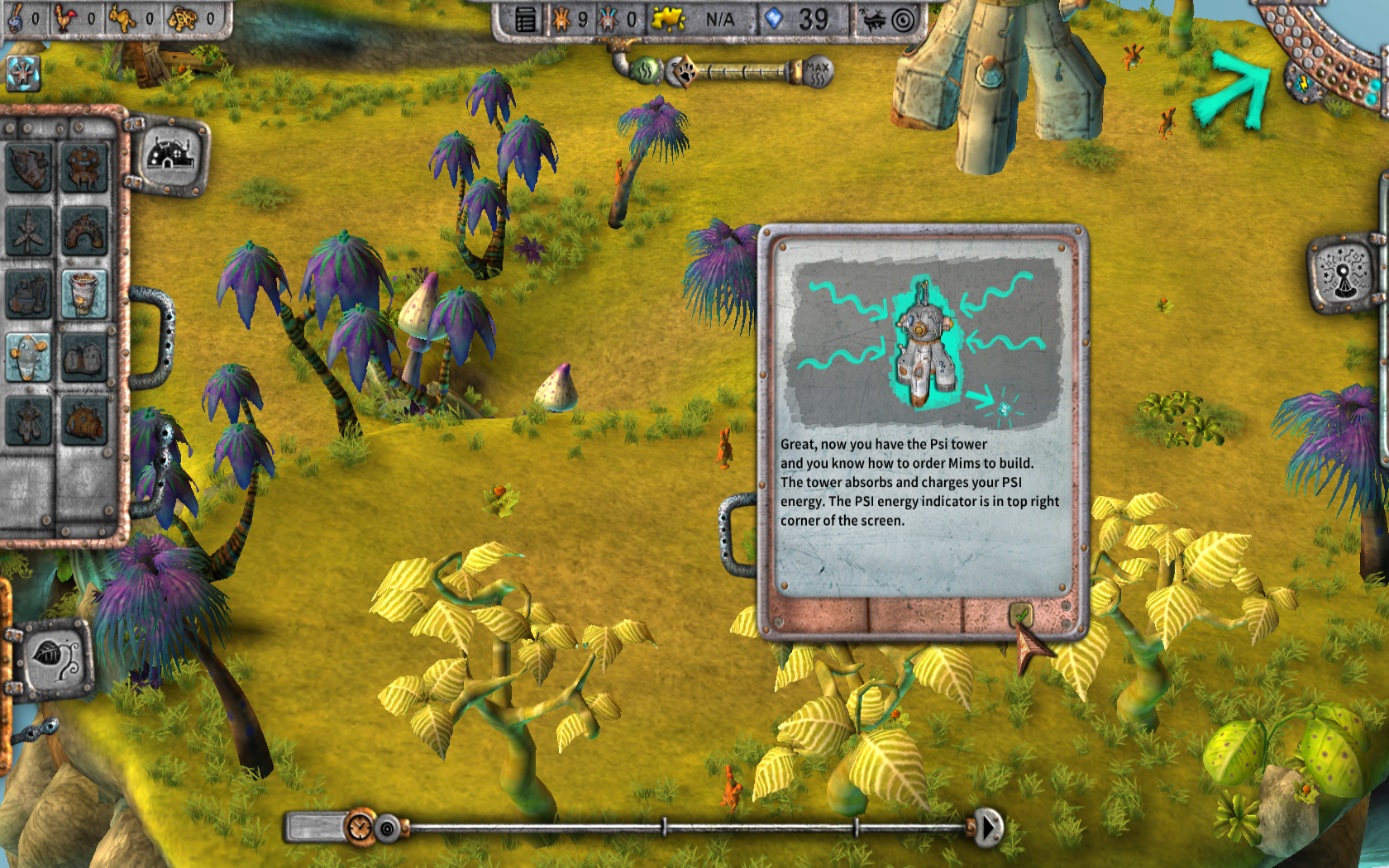Confirm the Psi tower tutorial with the checkmark
The height and width of the screenshot is (868, 1389).
(1022, 615)
